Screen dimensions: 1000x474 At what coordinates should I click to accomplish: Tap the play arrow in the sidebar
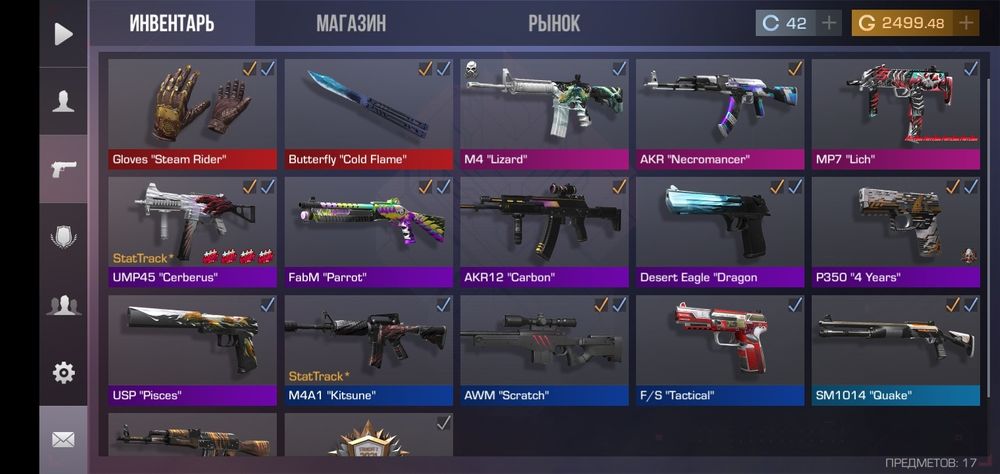click(63, 34)
